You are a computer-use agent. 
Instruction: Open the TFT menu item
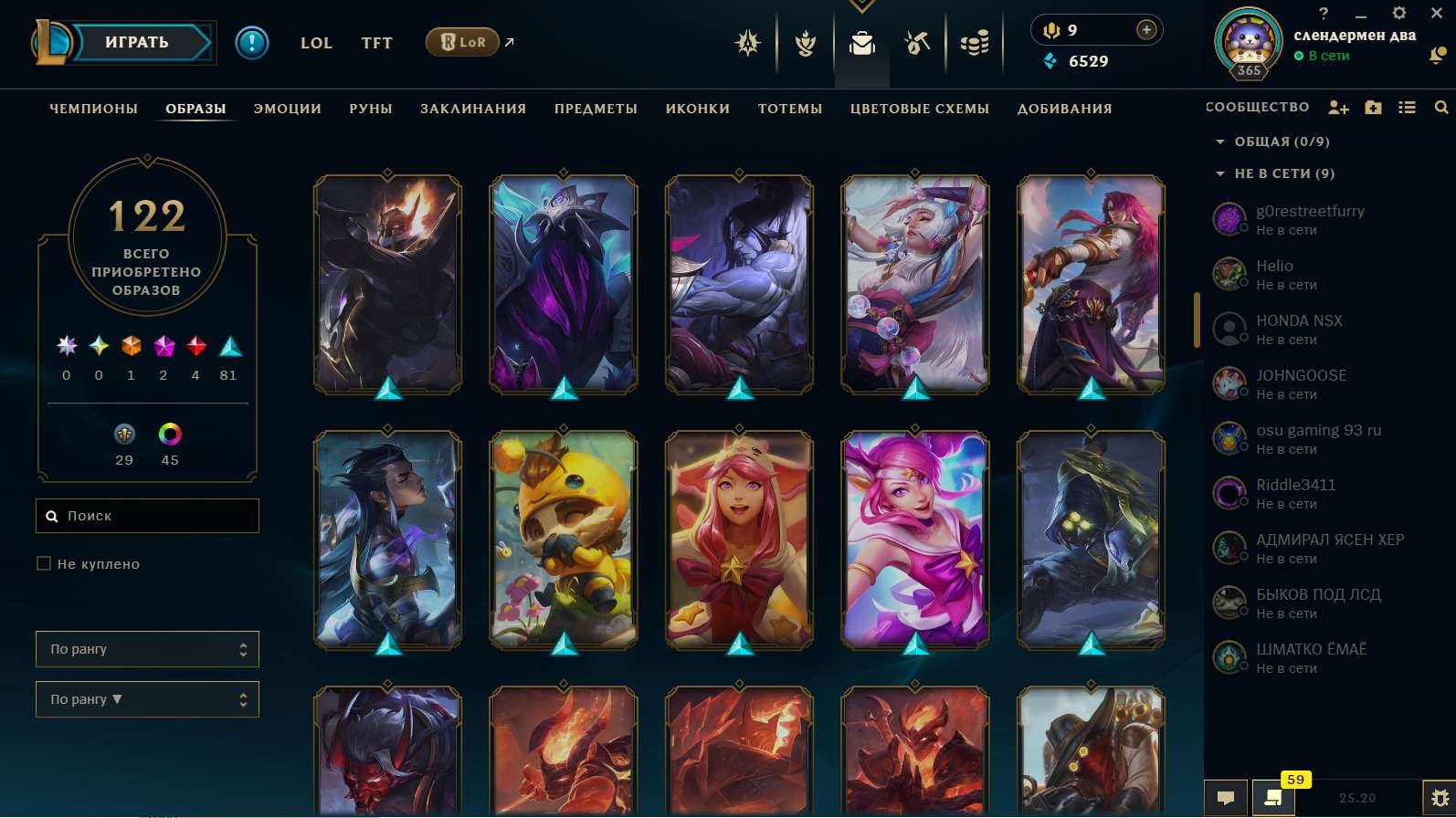(x=376, y=43)
